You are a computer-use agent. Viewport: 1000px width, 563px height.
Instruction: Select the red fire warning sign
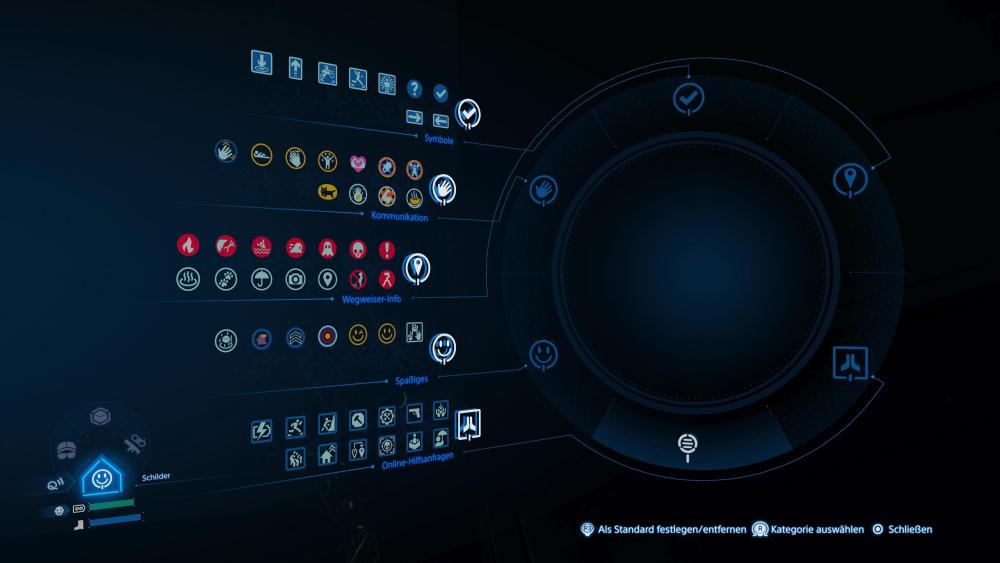point(187,245)
